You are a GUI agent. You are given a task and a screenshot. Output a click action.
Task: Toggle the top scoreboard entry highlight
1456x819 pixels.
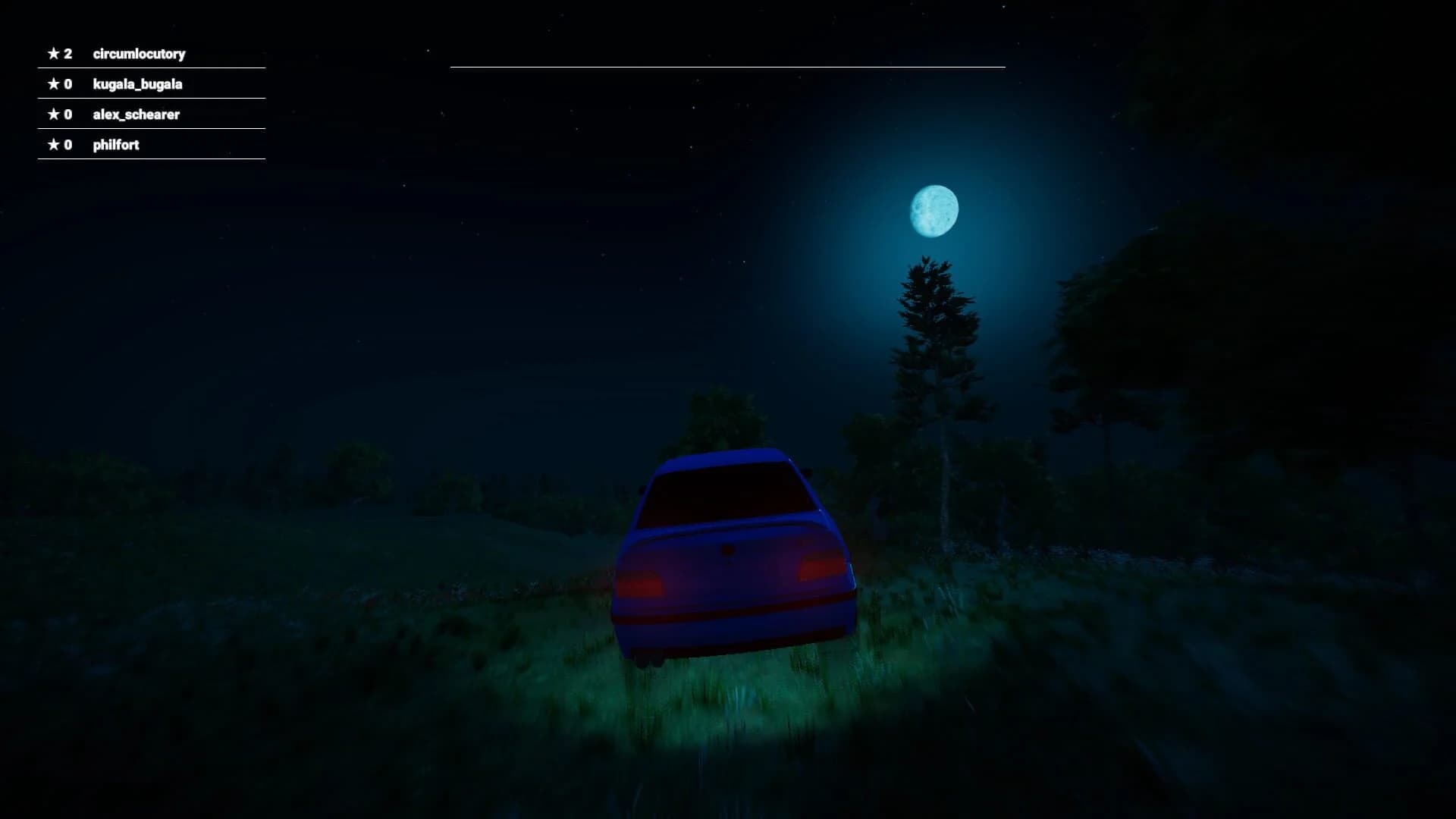(x=150, y=54)
